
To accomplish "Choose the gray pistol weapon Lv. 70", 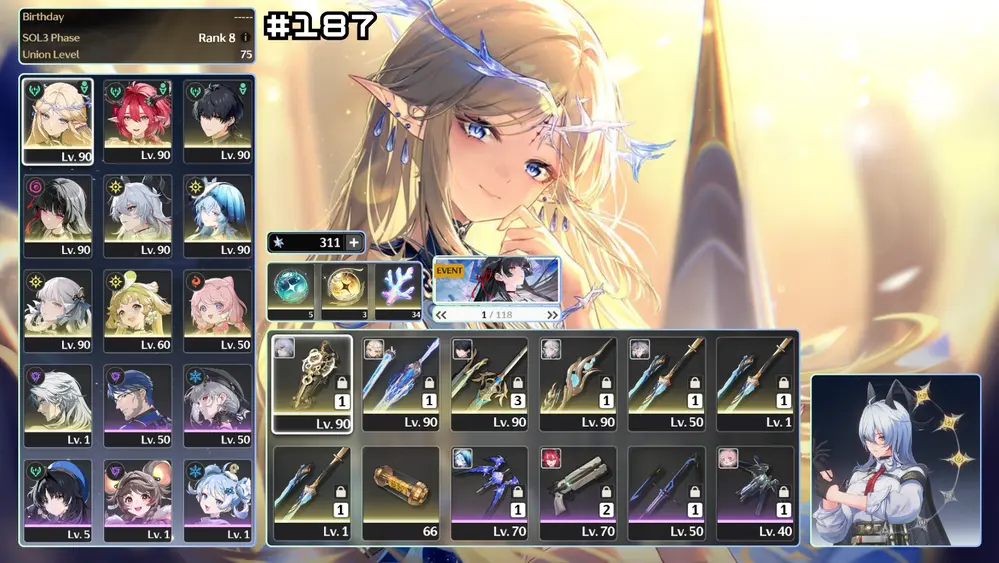I will [578, 493].
